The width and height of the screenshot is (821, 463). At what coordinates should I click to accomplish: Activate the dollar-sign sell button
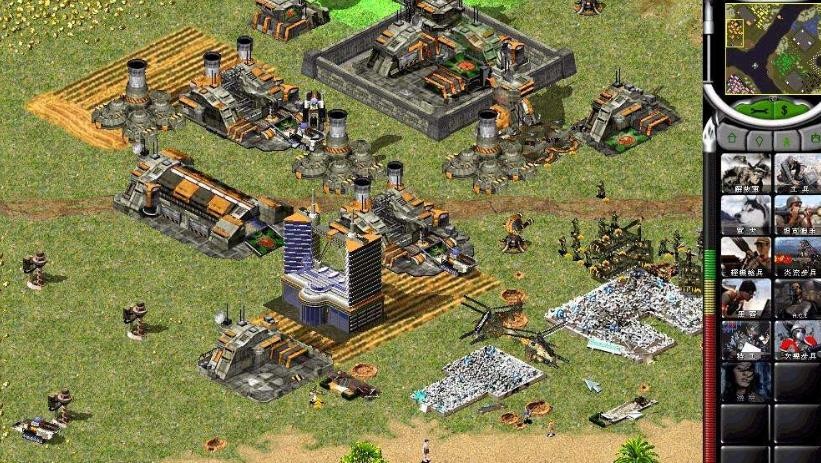pyautogui.click(x=783, y=109)
